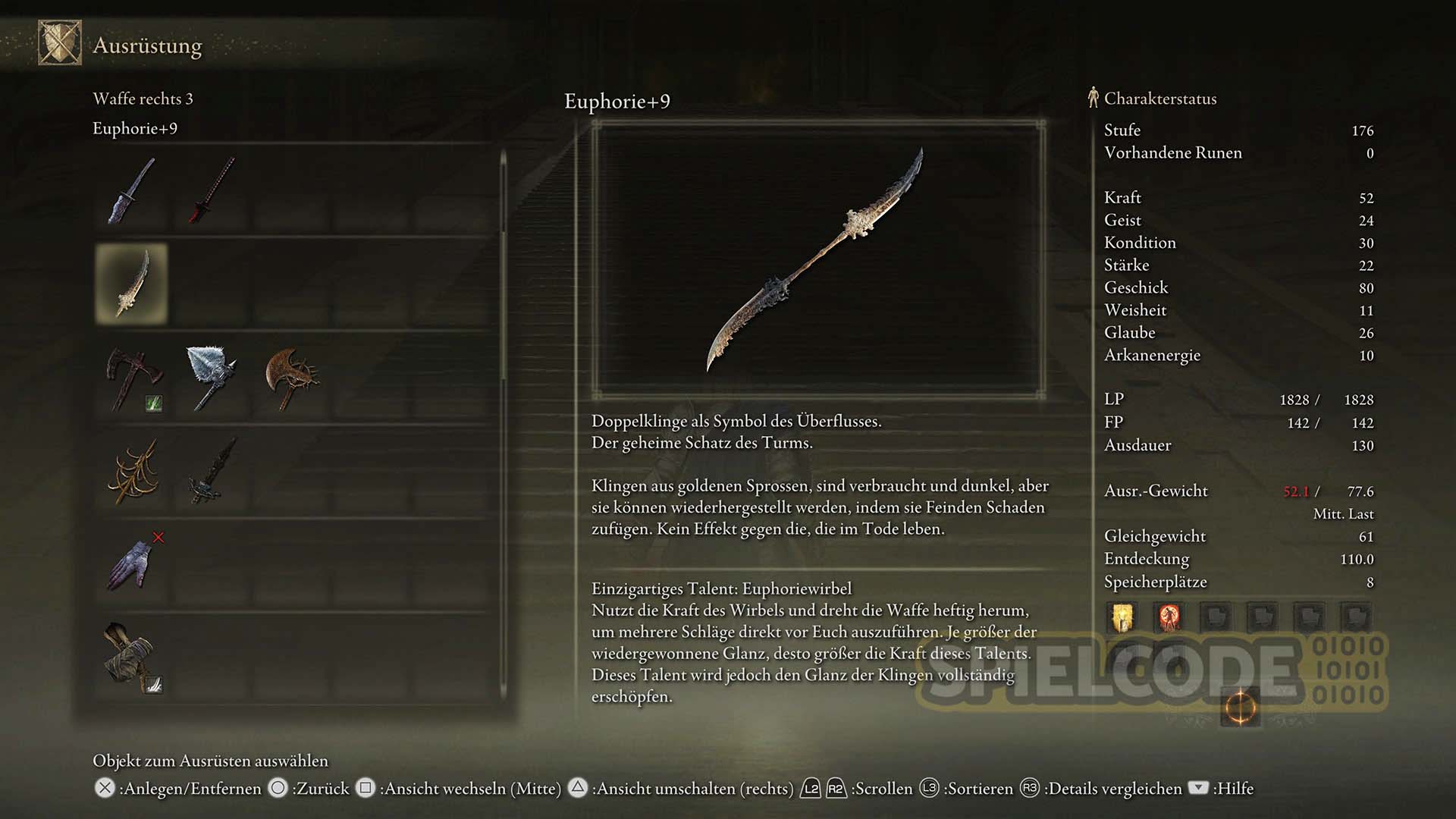The width and height of the screenshot is (1456, 819).
Task: Click the character figure icon near Charakterstatus
Action: pyautogui.click(x=1092, y=98)
